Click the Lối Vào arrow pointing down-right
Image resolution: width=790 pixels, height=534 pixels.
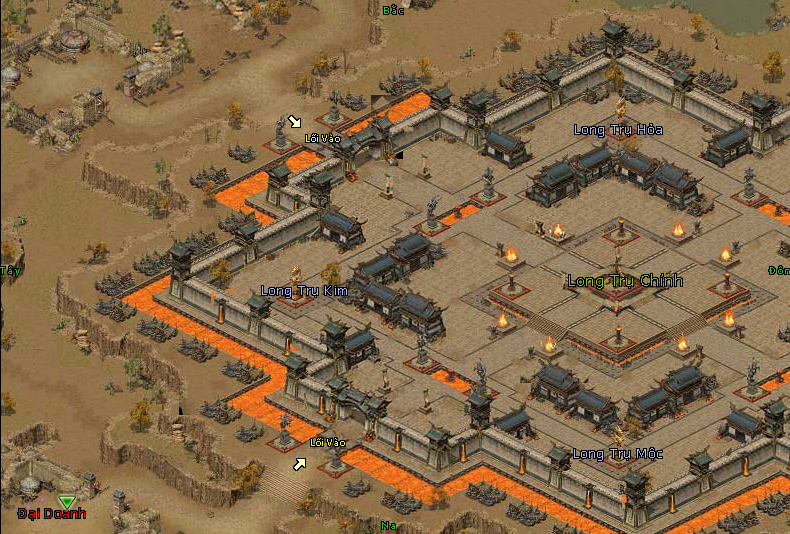[x=294, y=122]
